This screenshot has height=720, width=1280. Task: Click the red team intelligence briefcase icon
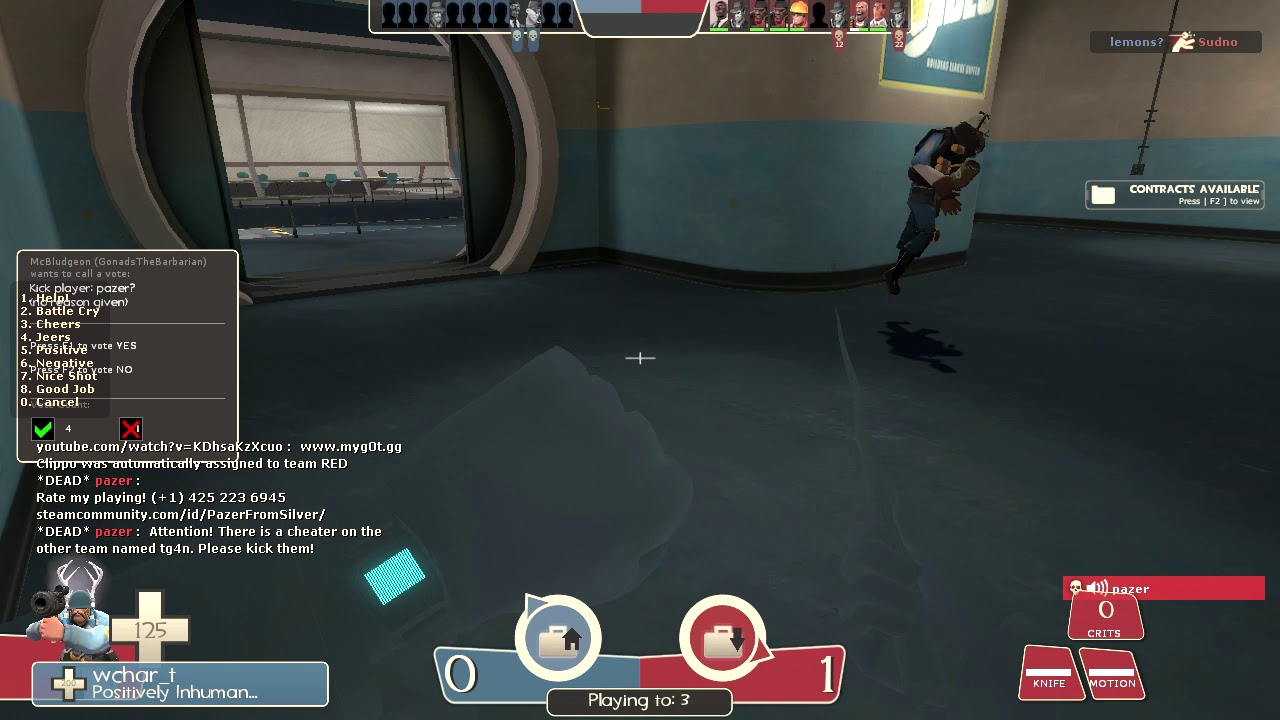tap(722, 640)
